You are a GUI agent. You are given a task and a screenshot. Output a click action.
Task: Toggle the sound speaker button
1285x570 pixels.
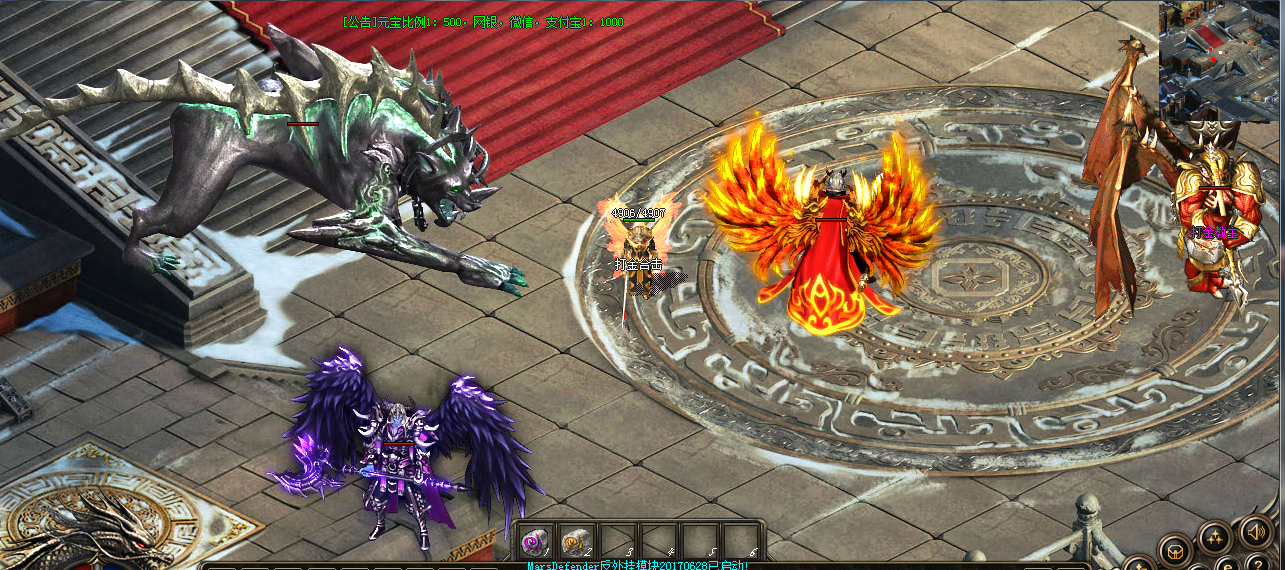(x=1255, y=531)
